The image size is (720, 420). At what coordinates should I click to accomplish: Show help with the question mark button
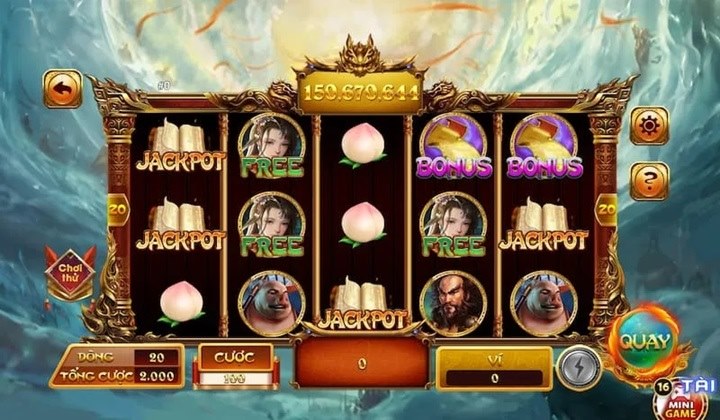click(649, 181)
